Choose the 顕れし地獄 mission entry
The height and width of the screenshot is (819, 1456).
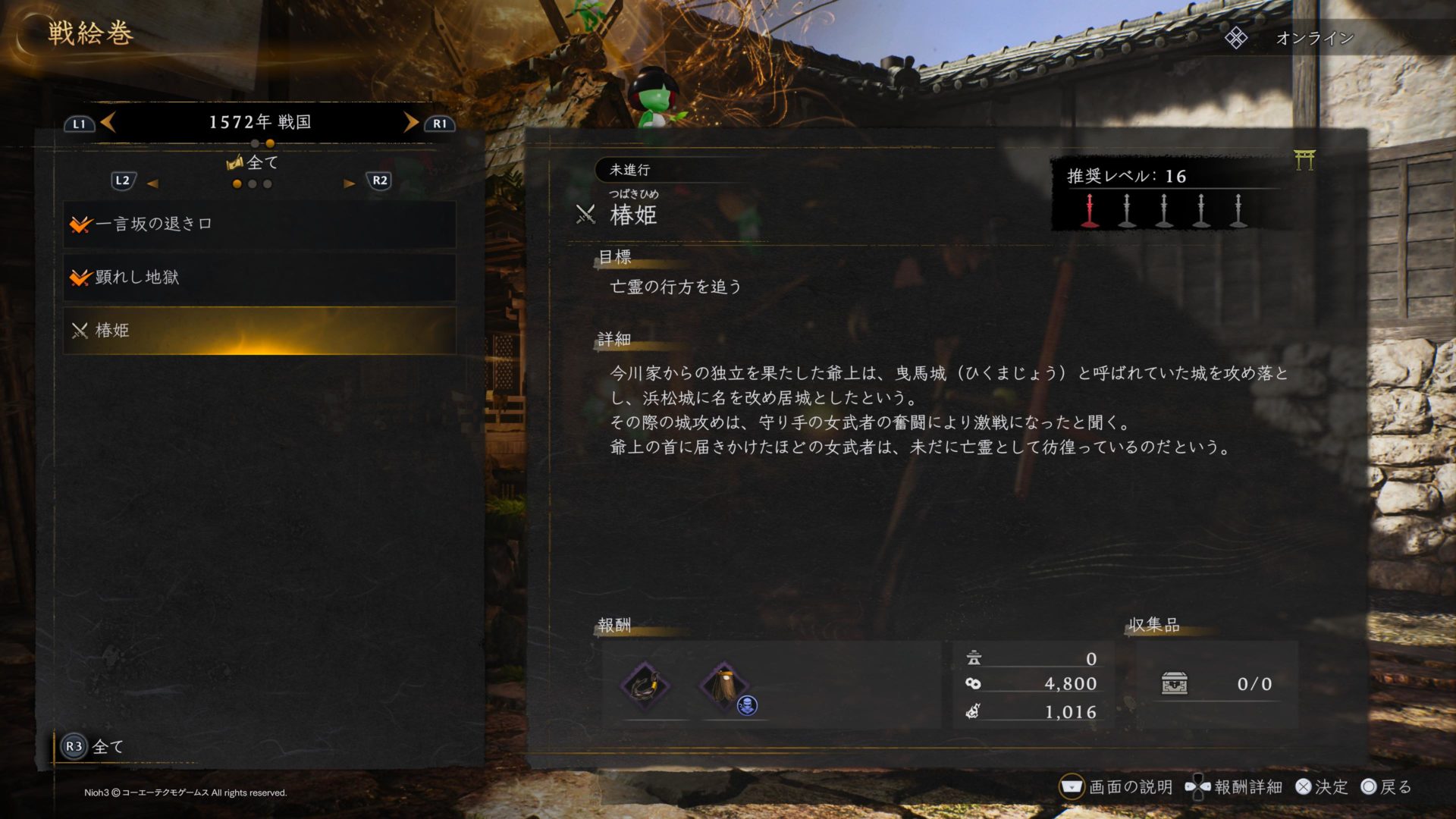pyautogui.click(x=259, y=278)
